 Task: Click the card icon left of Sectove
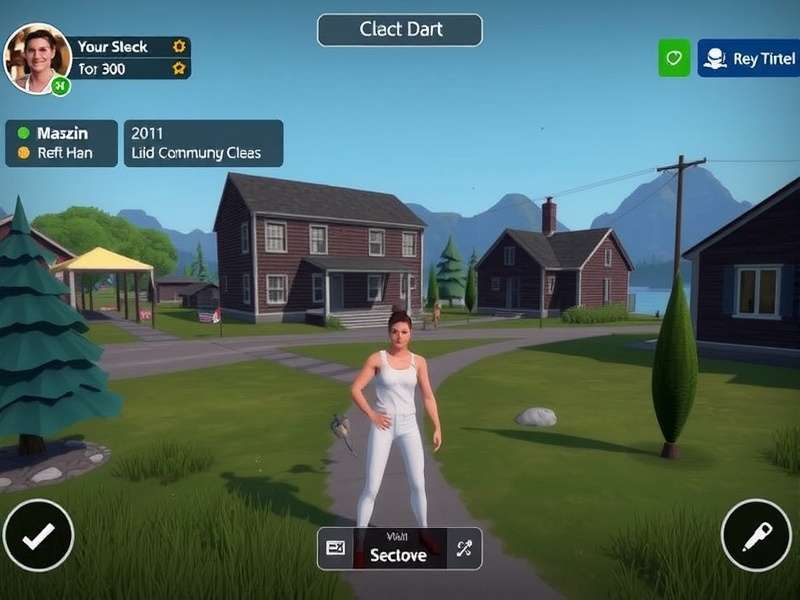(x=335, y=548)
